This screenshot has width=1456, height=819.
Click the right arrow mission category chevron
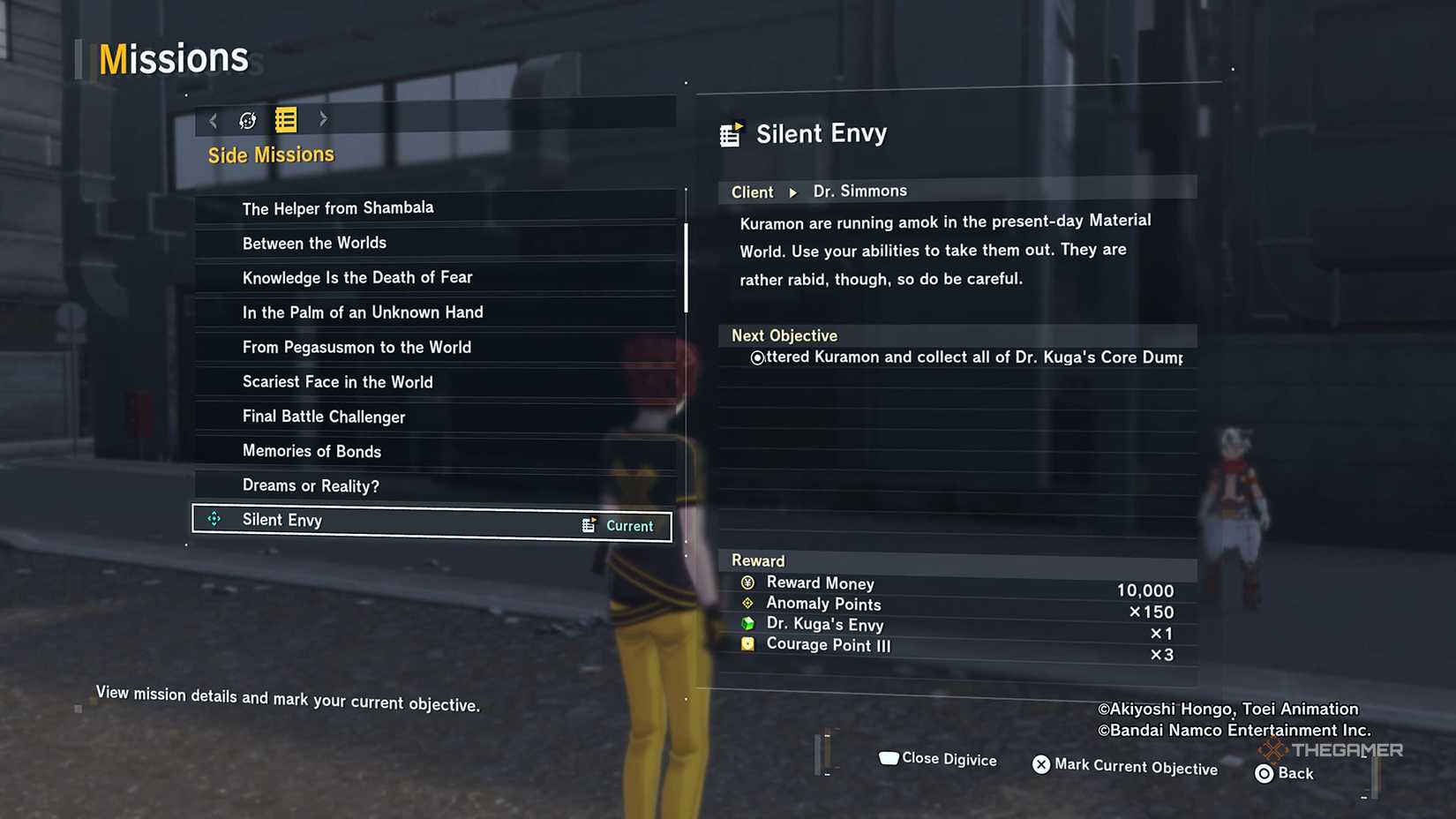point(323,120)
